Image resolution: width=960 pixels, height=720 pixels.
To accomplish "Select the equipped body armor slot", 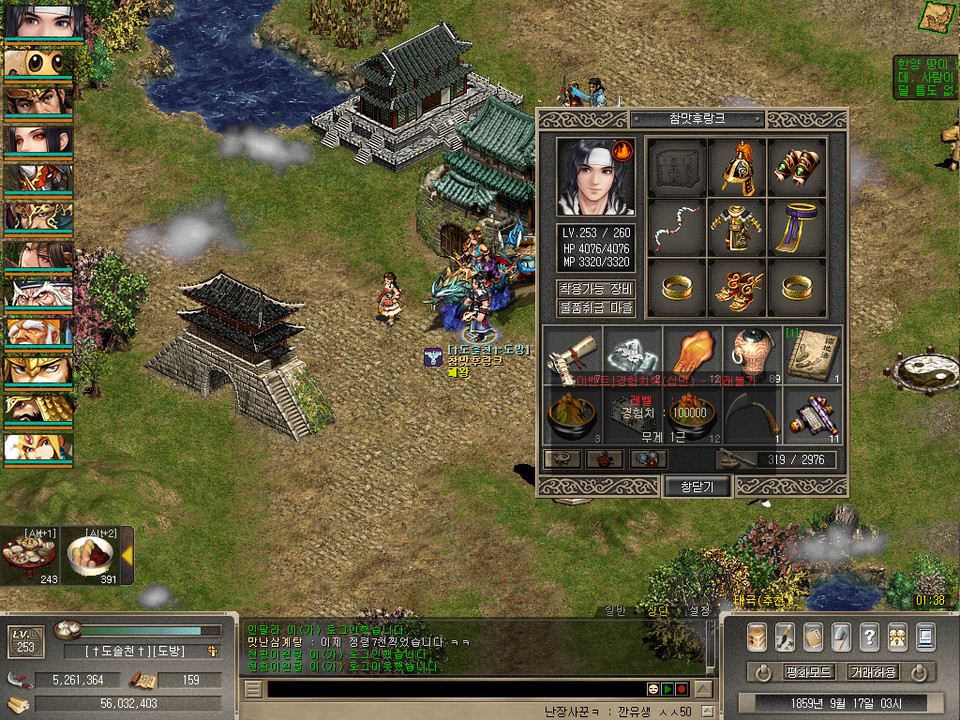I will pos(736,228).
